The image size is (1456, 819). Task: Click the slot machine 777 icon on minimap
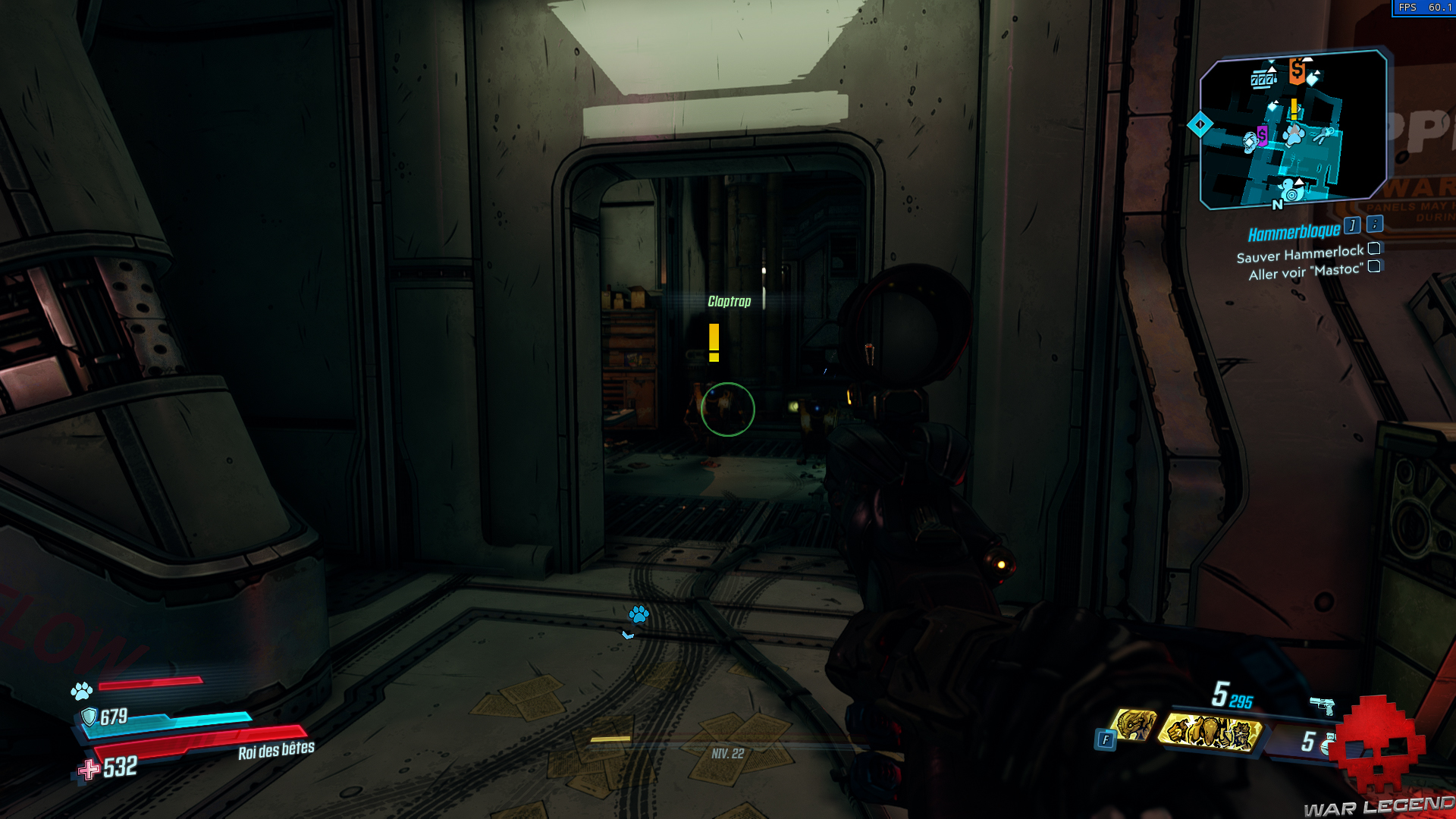(1263, 80)
